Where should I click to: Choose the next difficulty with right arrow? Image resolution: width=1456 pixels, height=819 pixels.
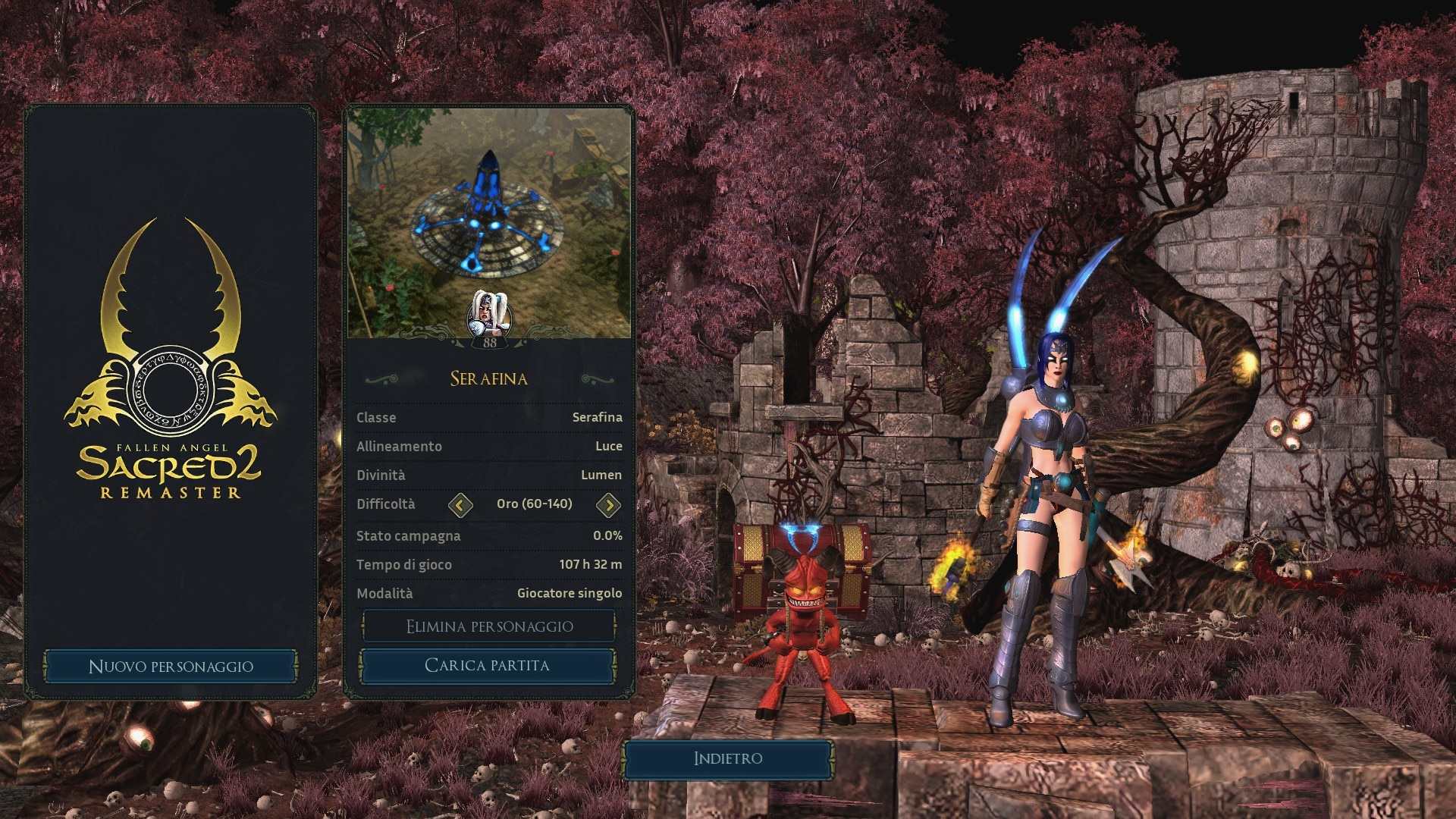[x=608, y=505]
